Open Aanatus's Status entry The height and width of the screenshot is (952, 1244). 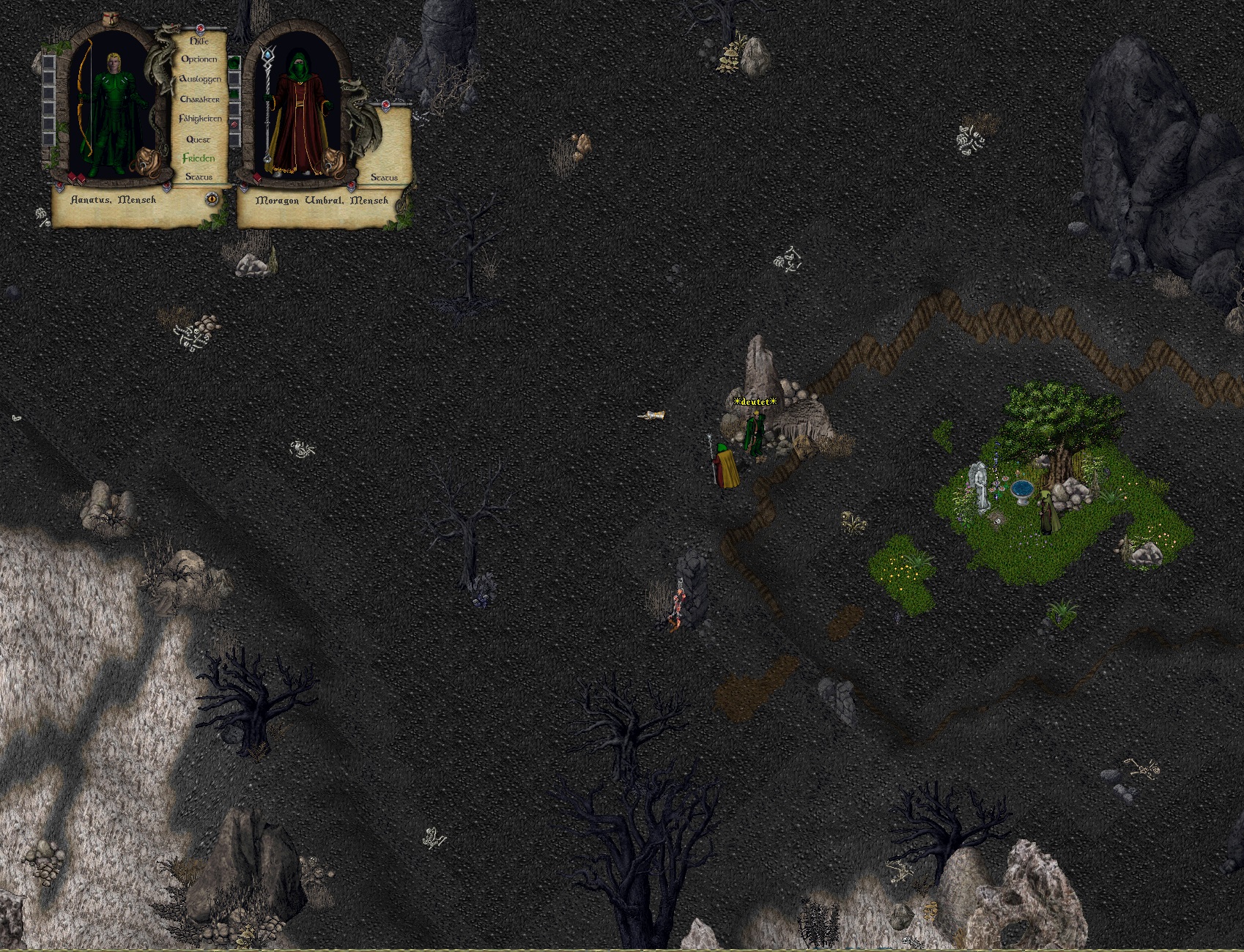199,177
